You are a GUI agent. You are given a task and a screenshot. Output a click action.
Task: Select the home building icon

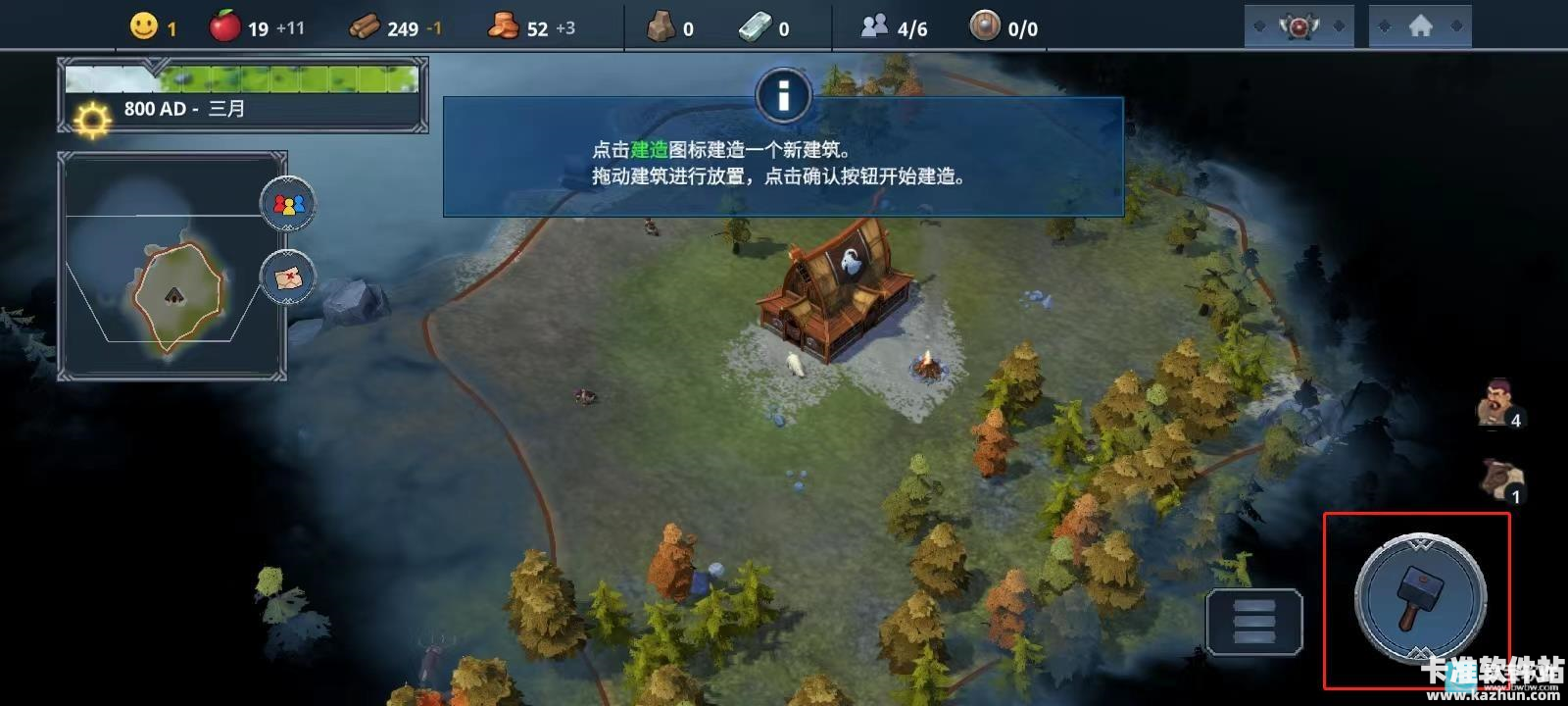point(1419,25)
